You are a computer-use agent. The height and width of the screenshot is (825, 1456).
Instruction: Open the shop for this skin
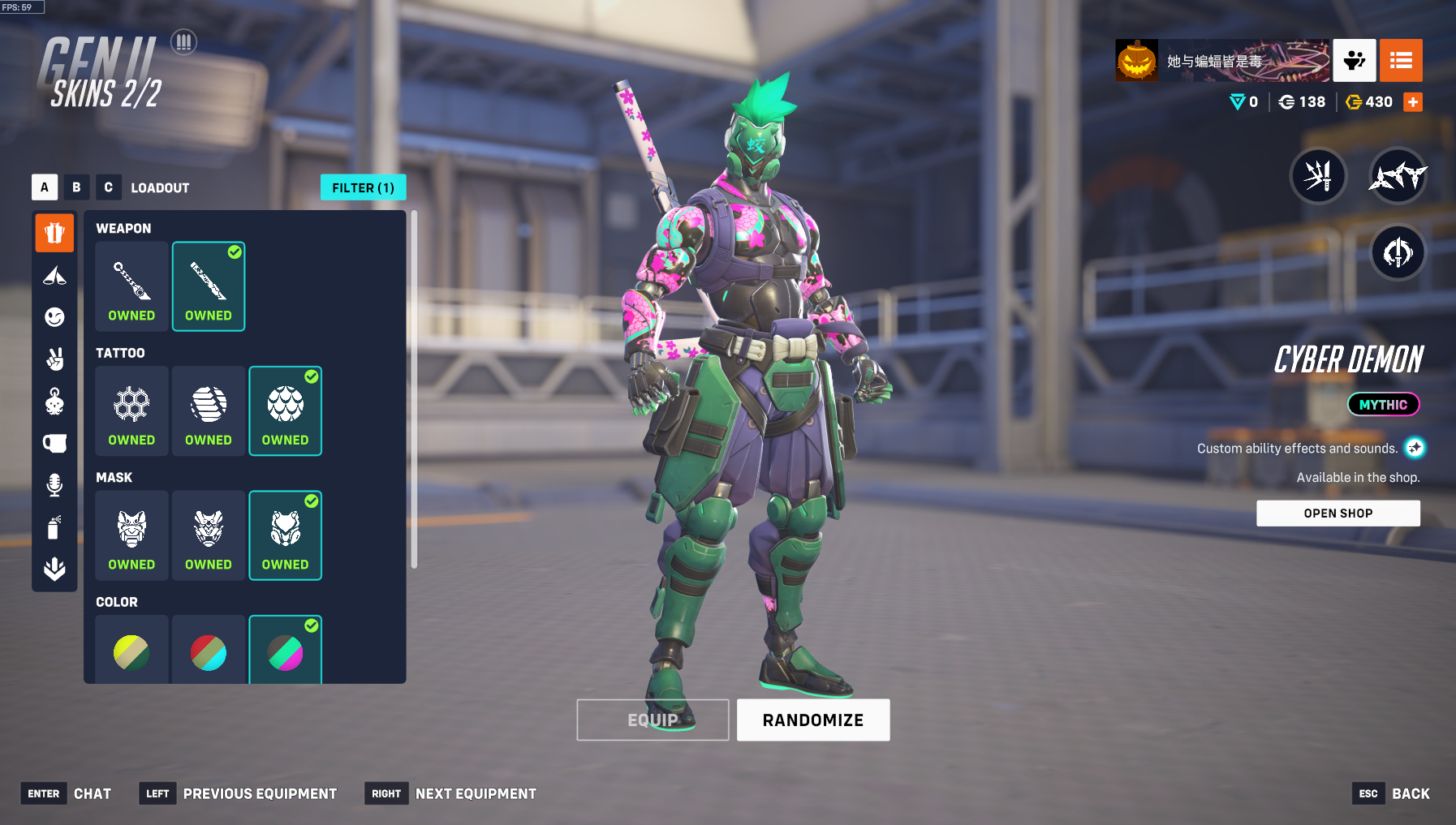[x=1338, y=513]
